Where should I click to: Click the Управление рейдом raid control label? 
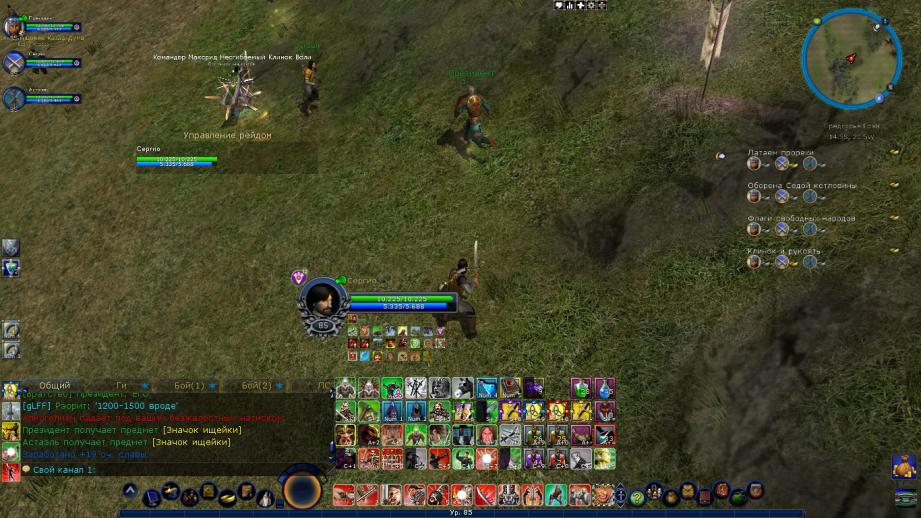point(227,135)
